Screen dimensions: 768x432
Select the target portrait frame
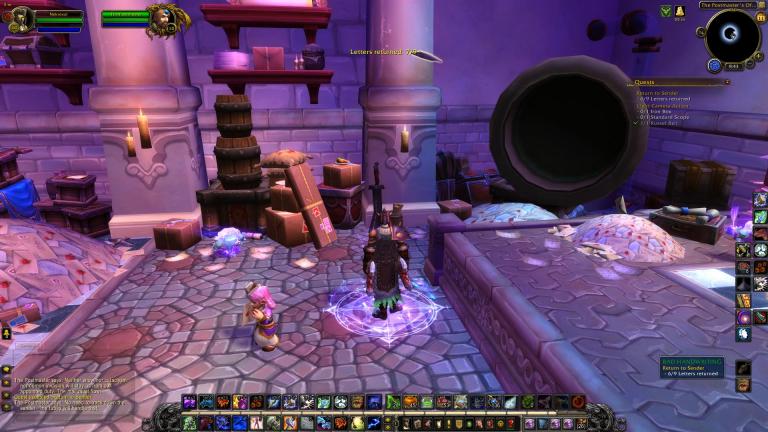pos(162,18)
